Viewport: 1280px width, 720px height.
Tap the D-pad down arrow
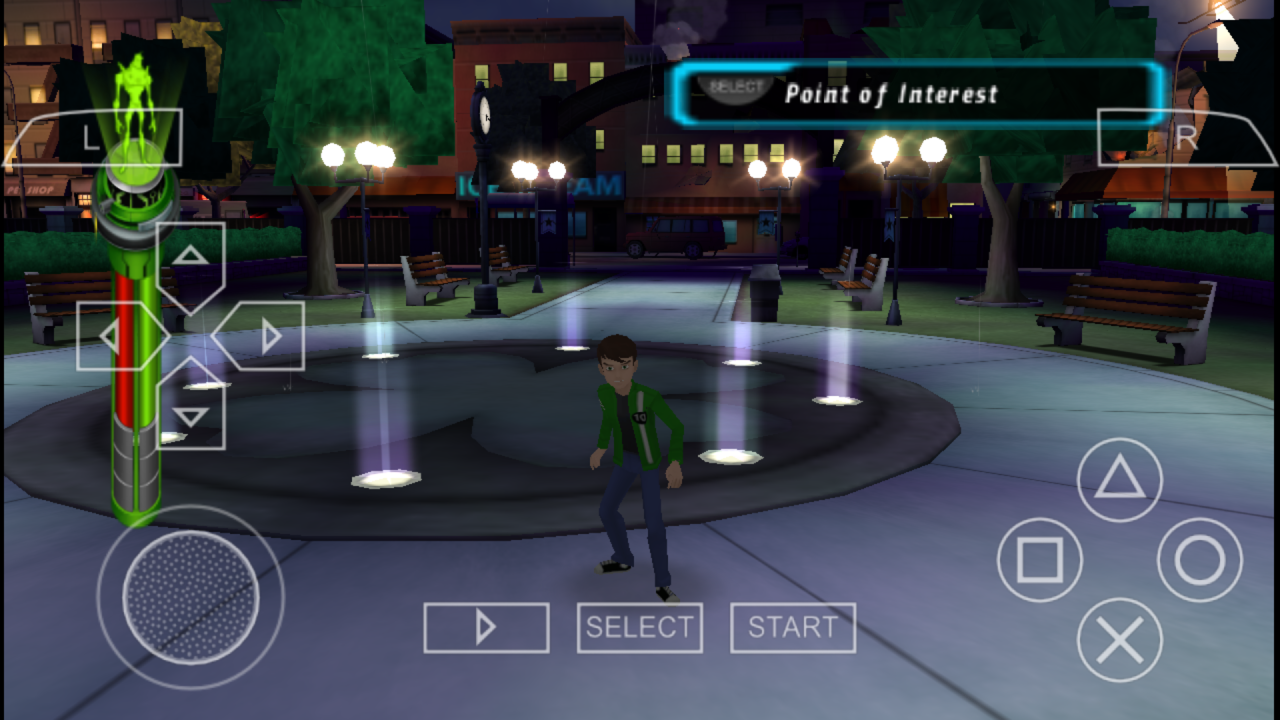point(191,415)
